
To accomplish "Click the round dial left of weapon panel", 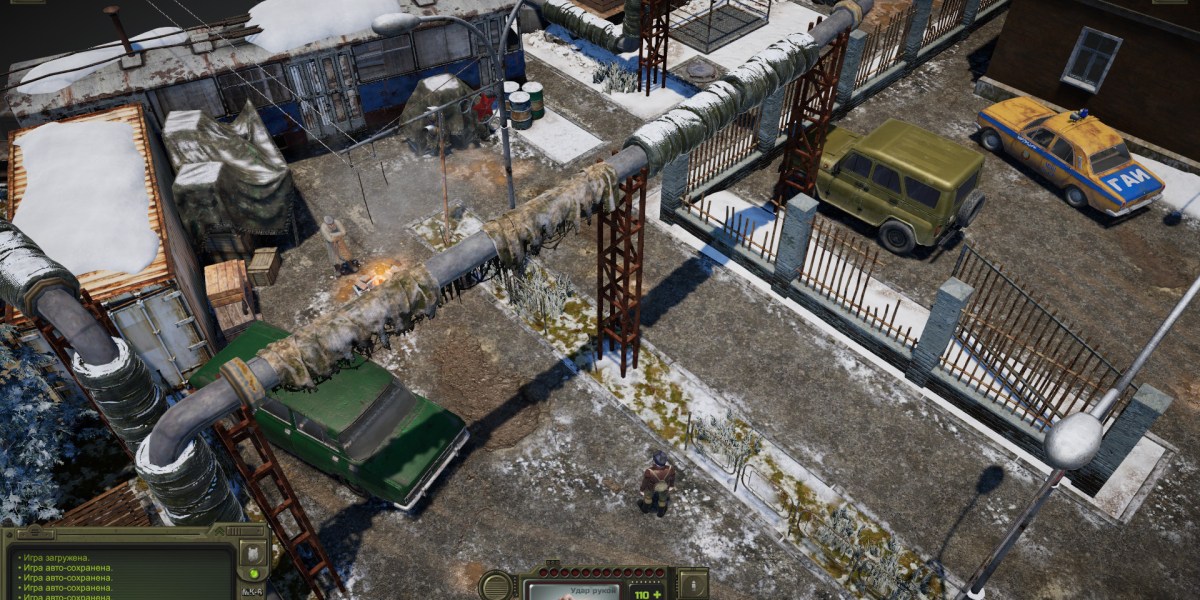I will pyautogui.click(x=497, y=586).
